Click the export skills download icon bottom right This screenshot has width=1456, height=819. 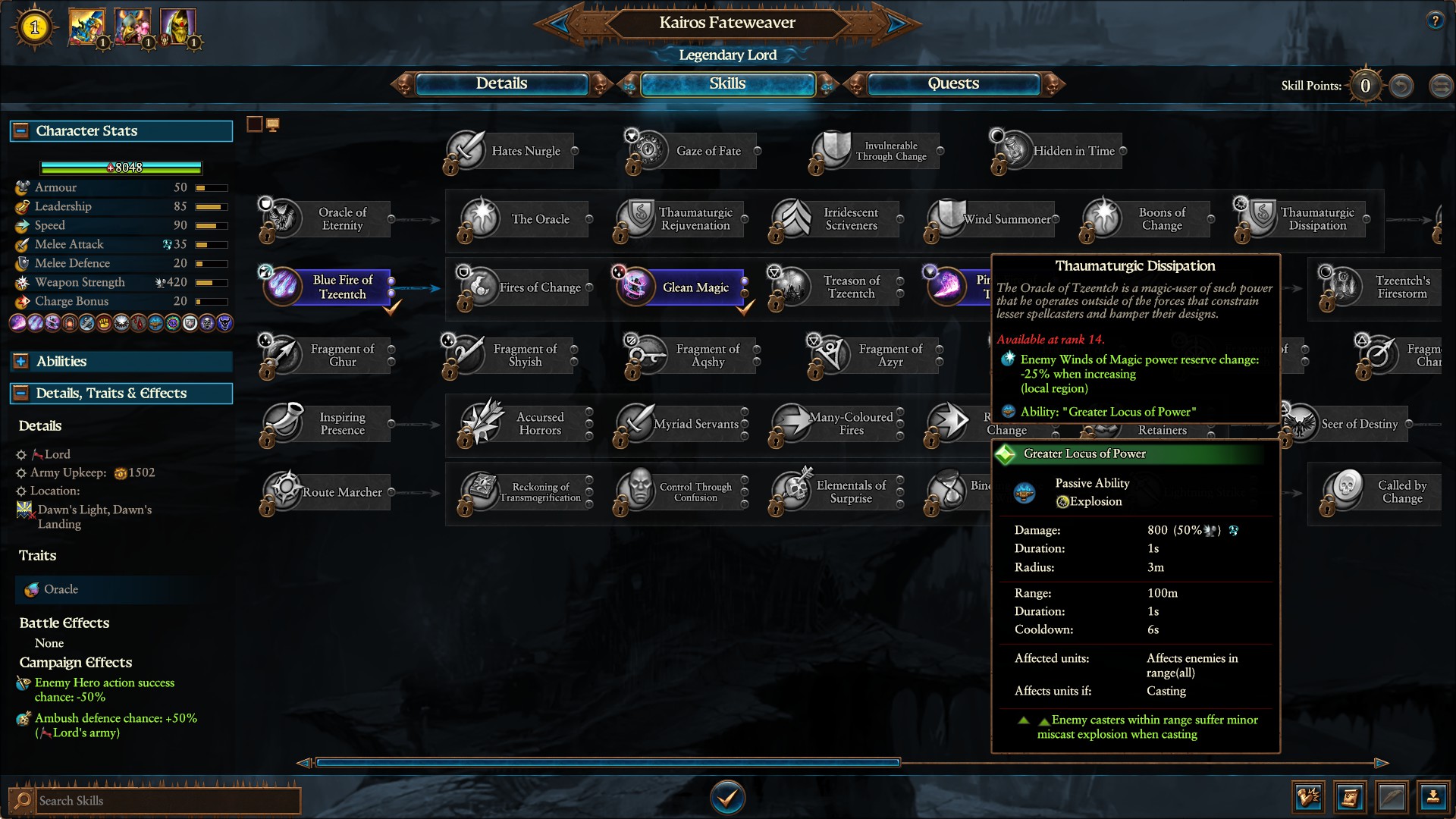(1432, 797)
